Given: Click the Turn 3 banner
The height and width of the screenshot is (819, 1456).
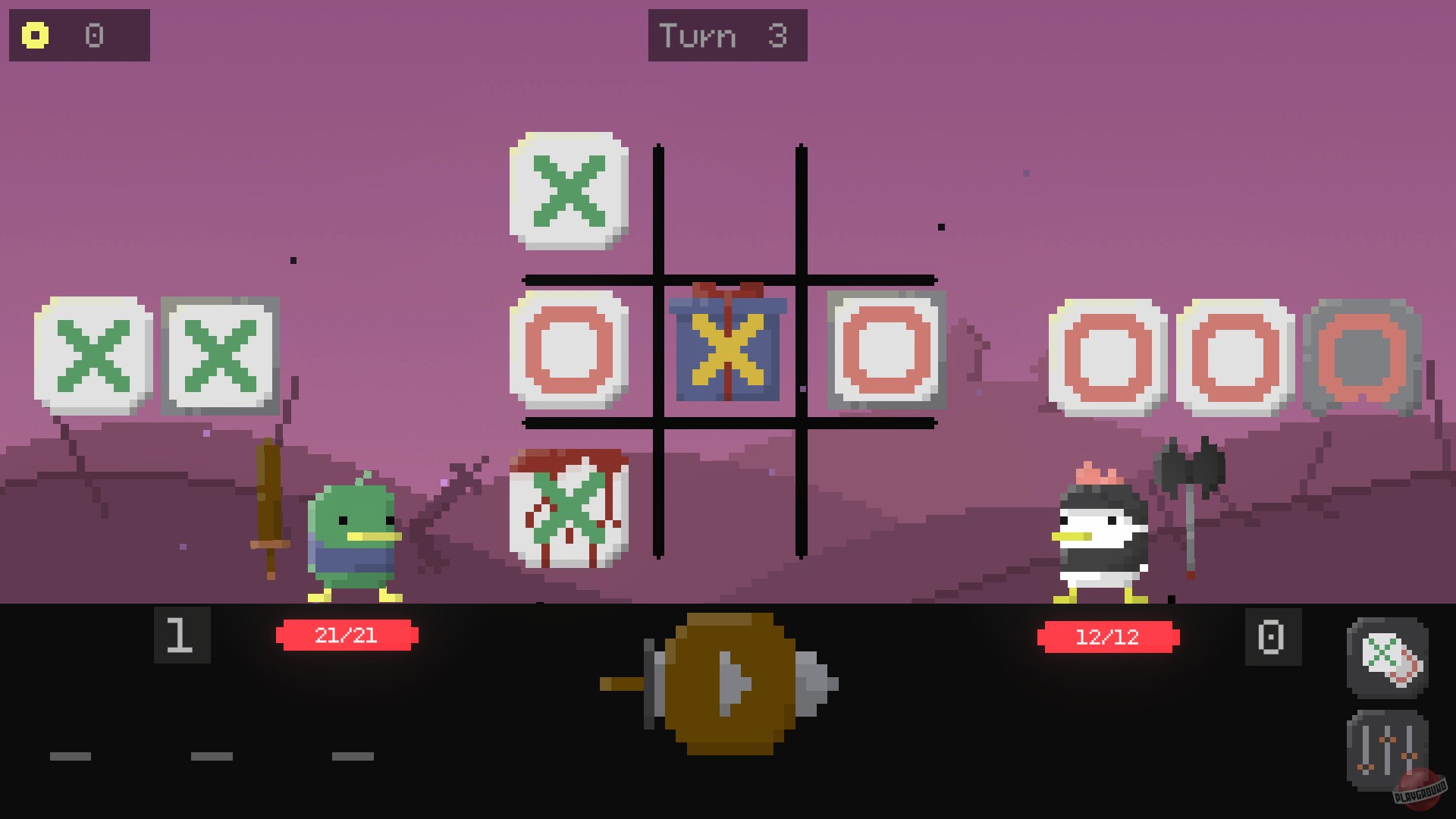Looking at the screenshot, I should point(726,35).
